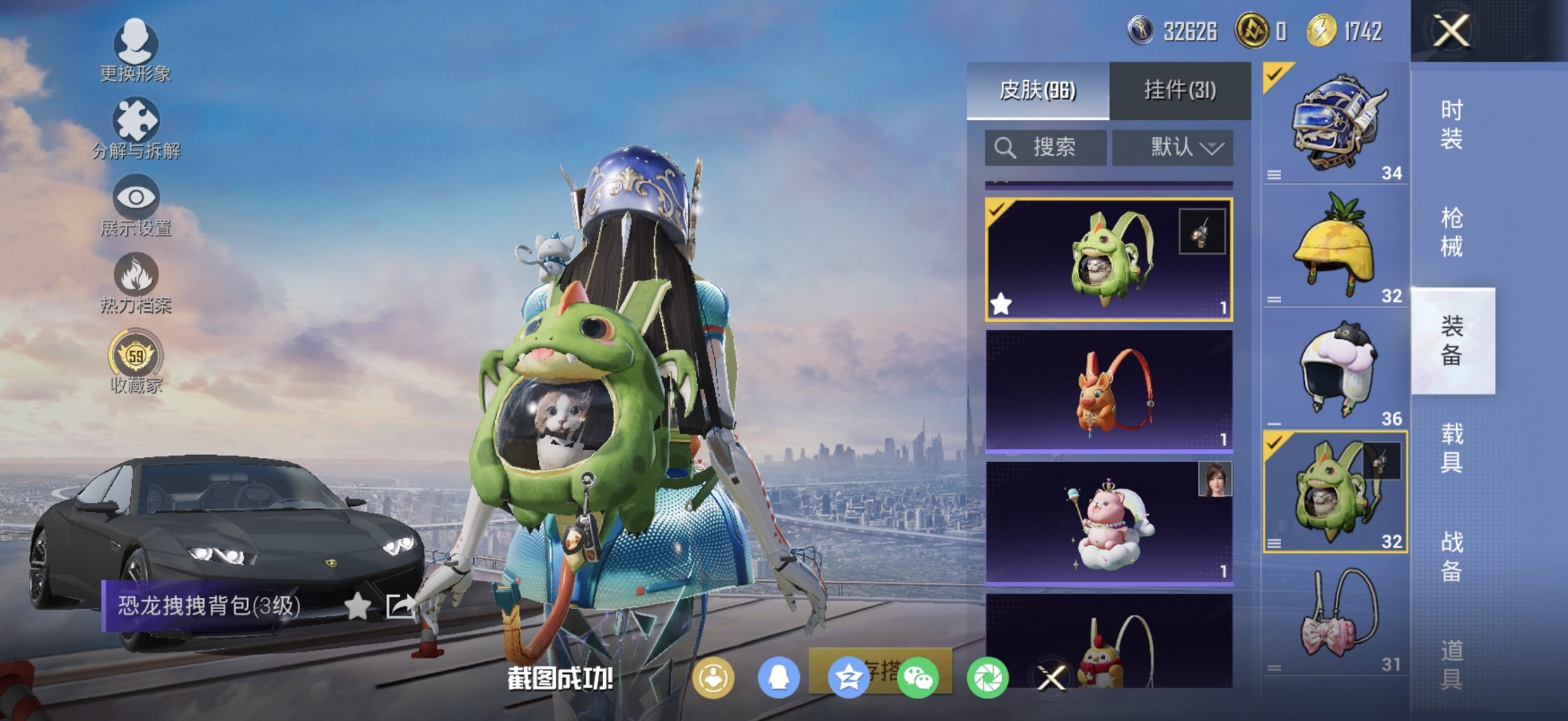Switch to the 枪械 category

[x=1452, y=232]
